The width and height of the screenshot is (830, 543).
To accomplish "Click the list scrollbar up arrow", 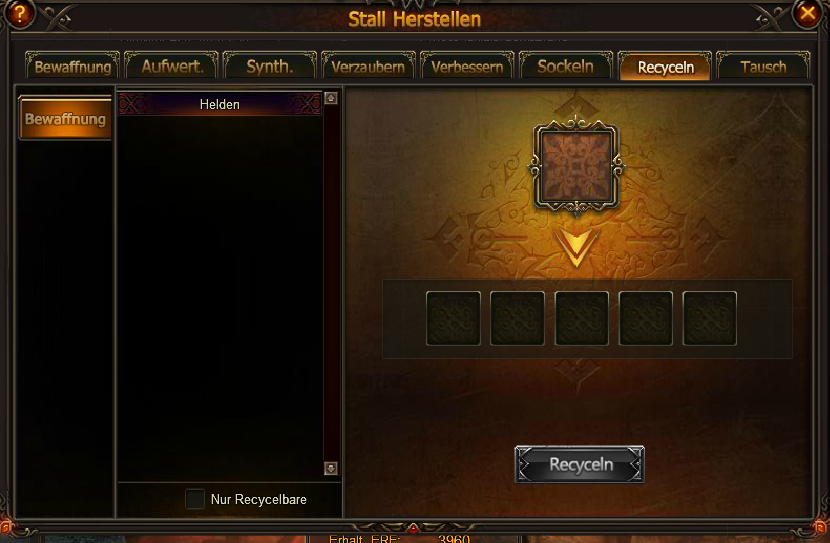I will [x=331, y=99].
